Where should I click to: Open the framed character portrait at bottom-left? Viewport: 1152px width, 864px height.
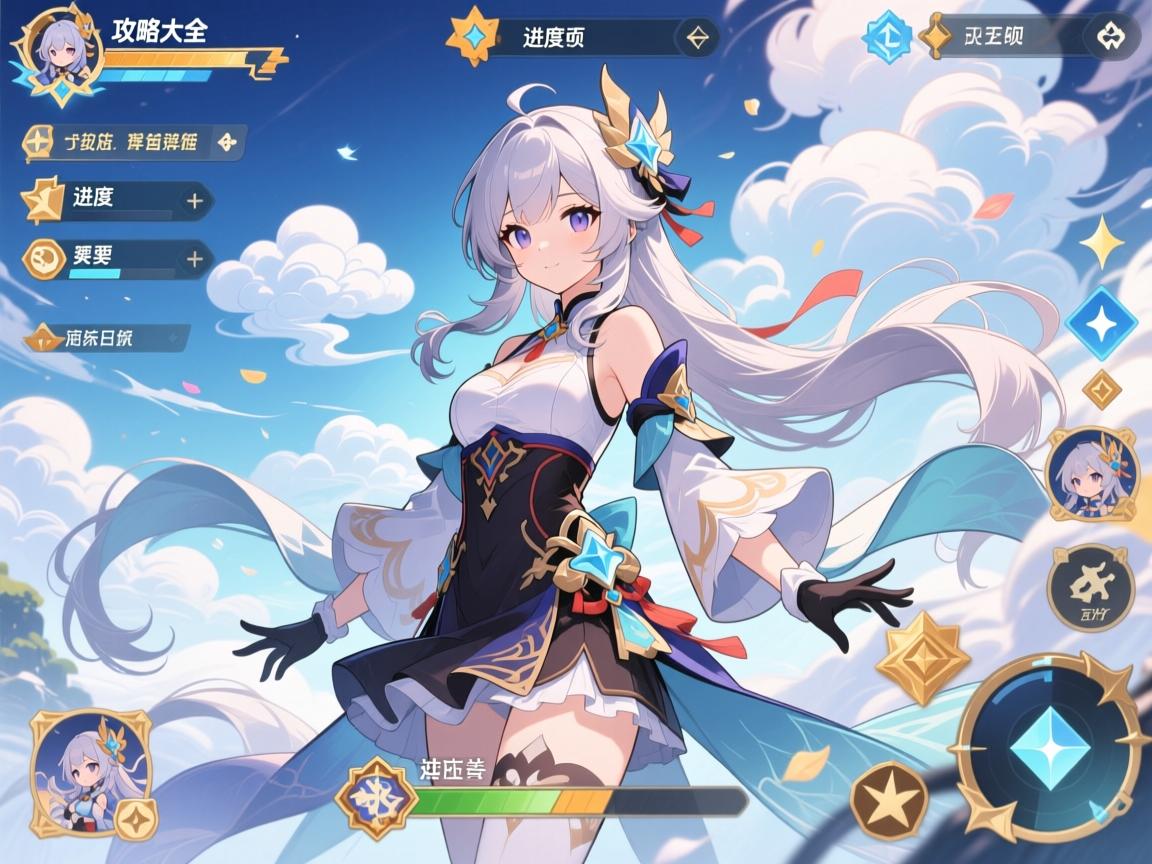tap(90, 770)
